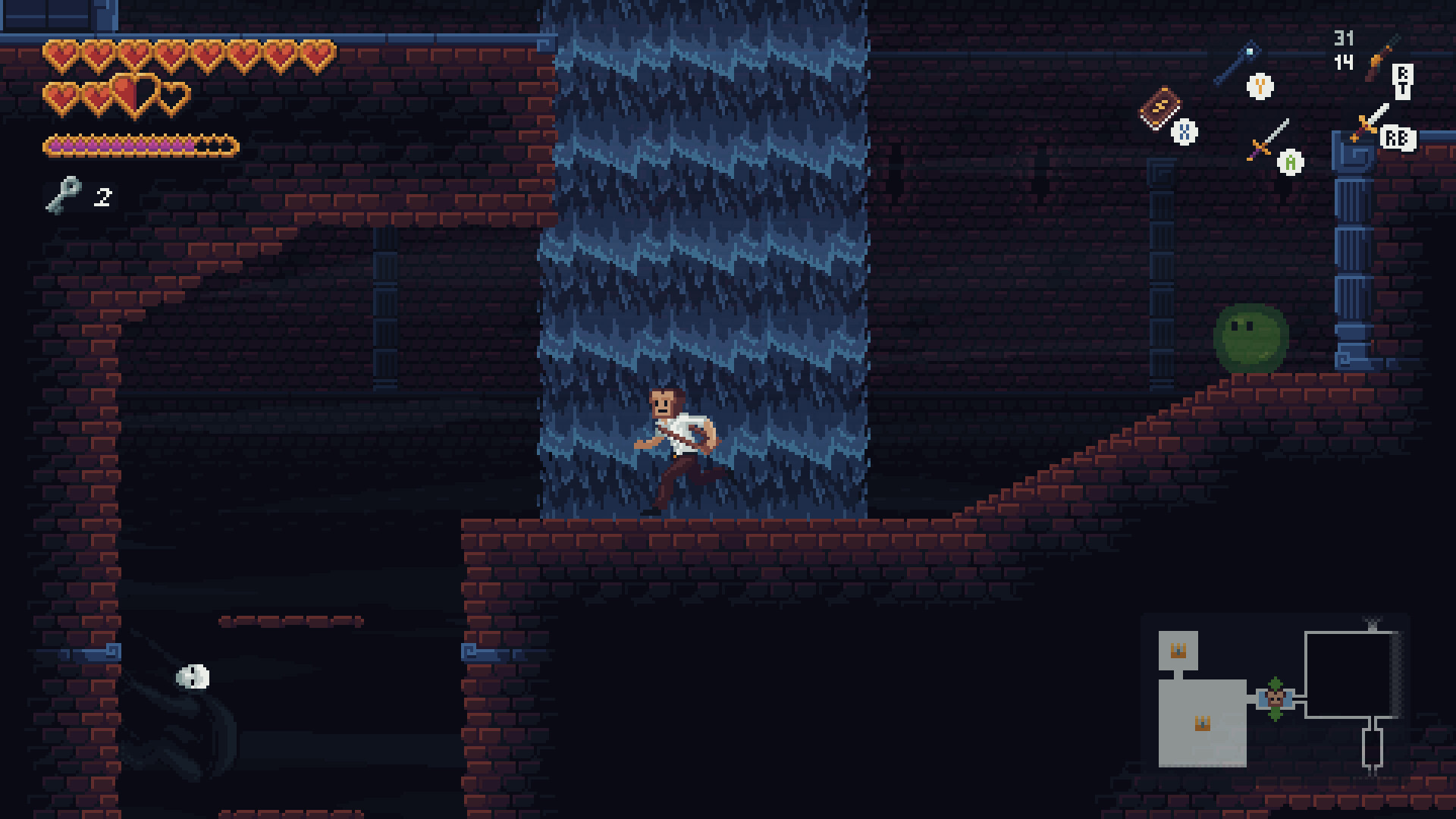The width and height of the screenshot is (1456, 819).
Task: Click the left chest marker on the minimap
Action: click(x=1202, y=724)
